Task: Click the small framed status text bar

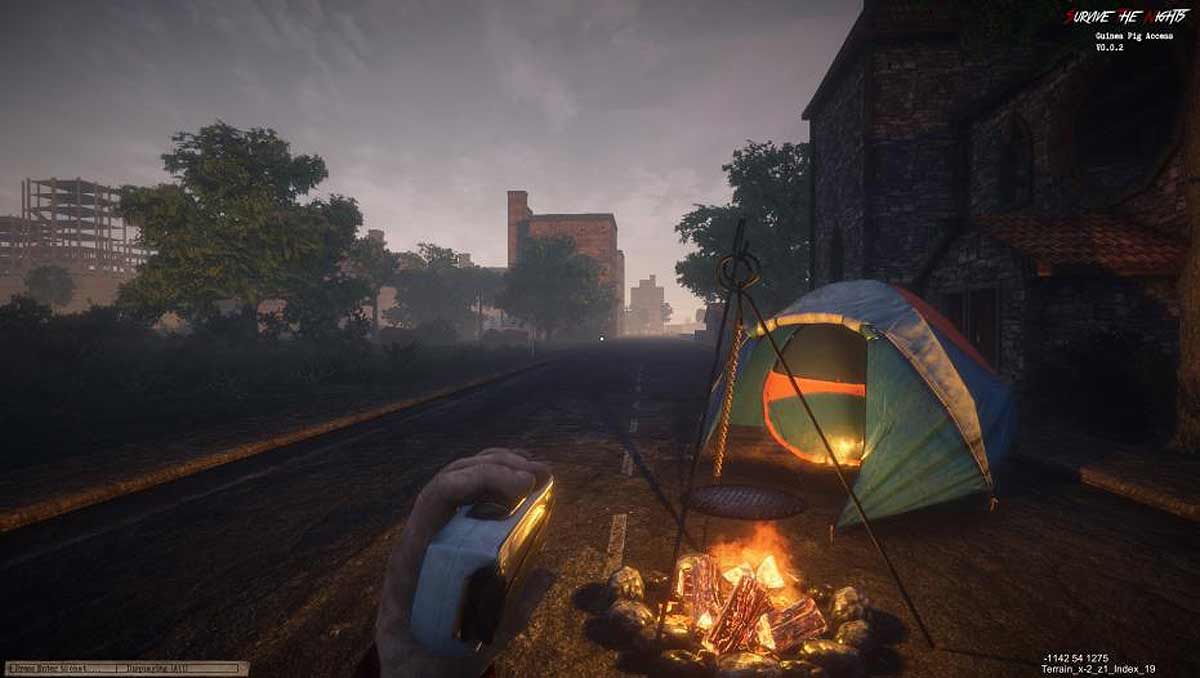Action: click(126, 667)
